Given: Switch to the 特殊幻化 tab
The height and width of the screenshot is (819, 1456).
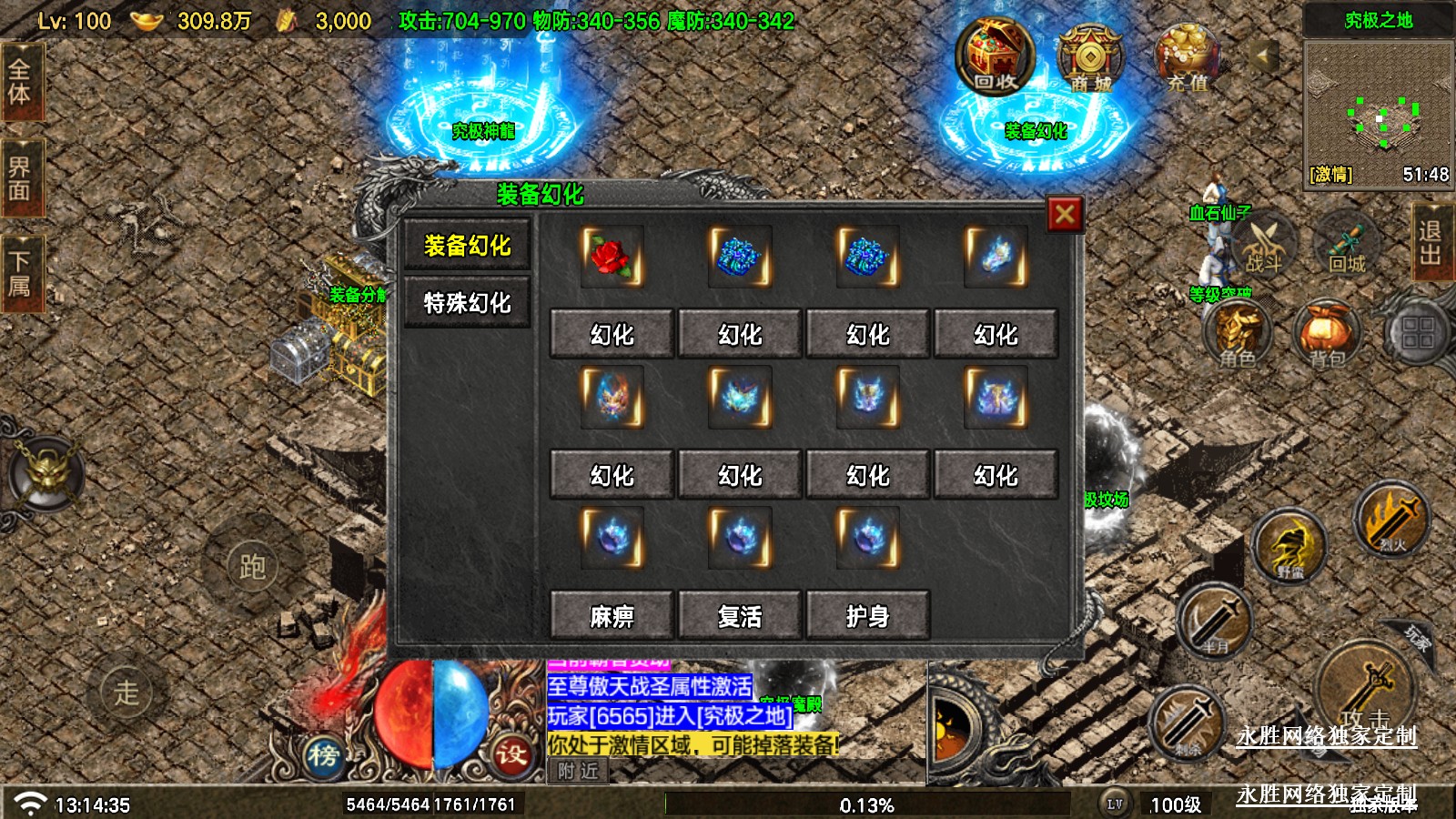Looking at the screenshot, I should [467, 303].
